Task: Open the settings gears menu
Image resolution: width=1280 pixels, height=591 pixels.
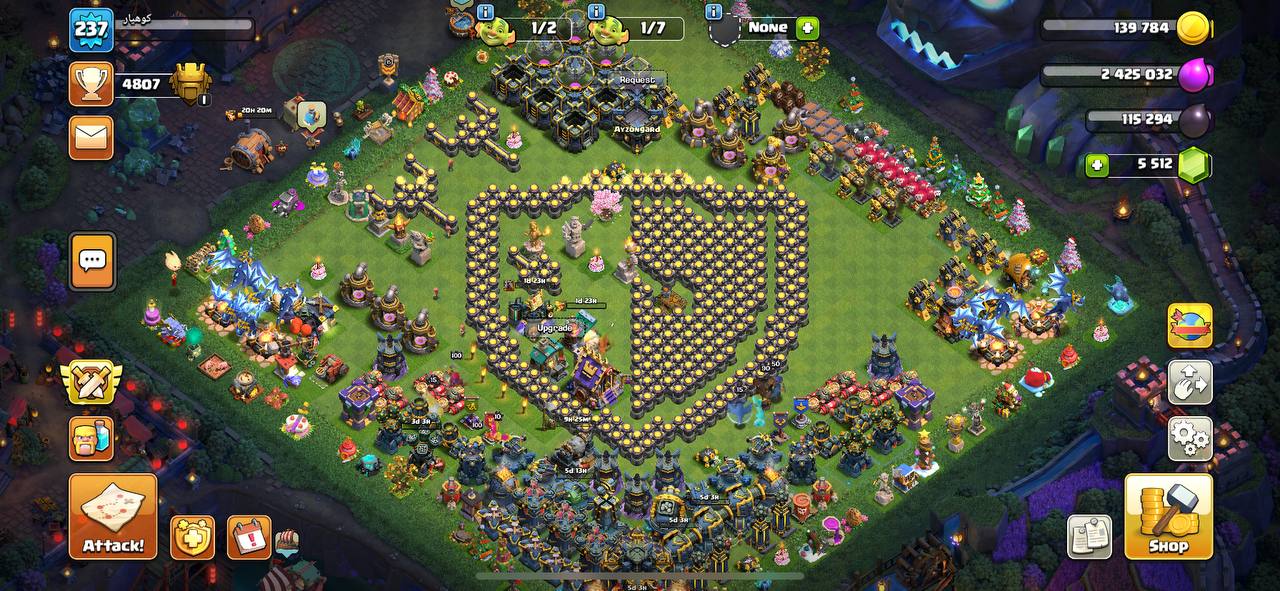Action: [x=1190, y=438]
